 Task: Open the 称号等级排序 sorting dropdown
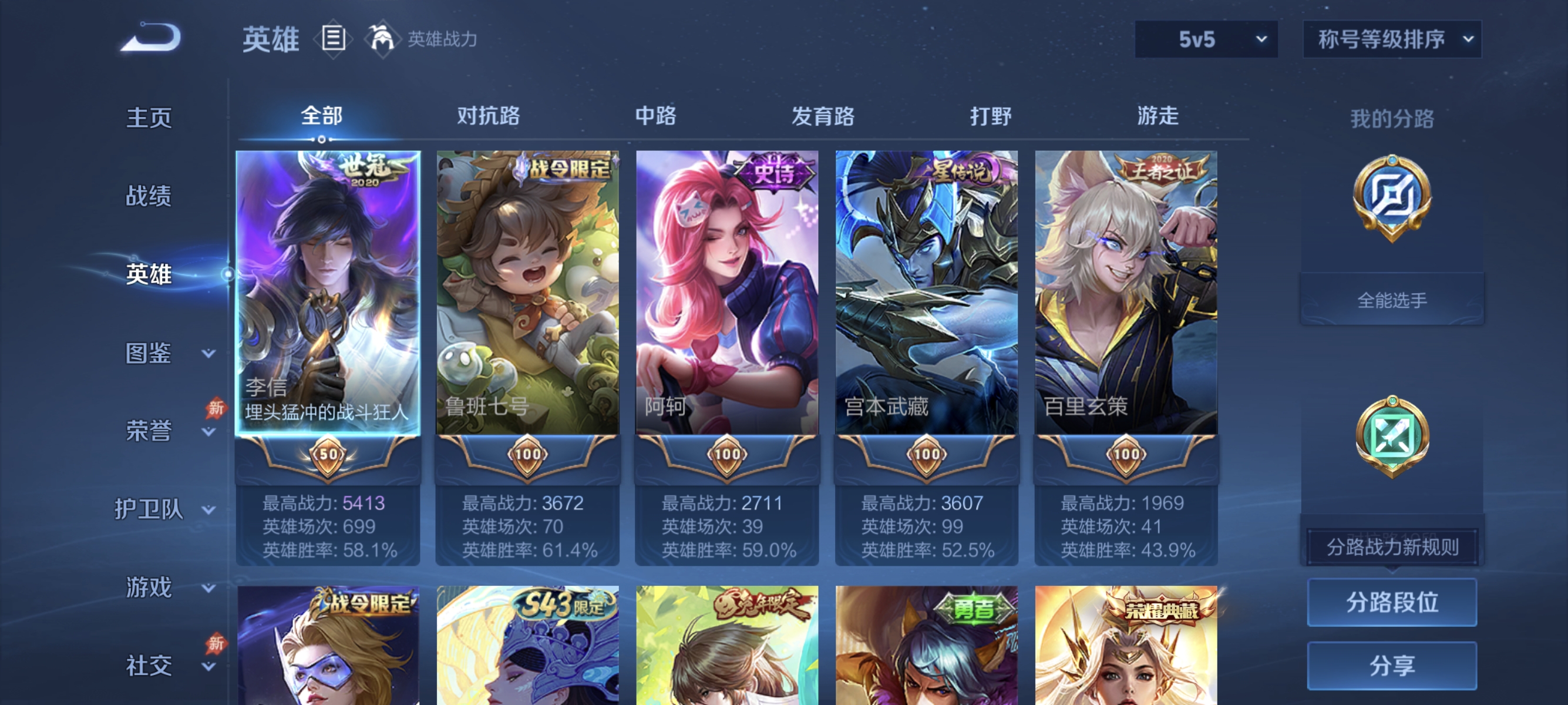click(x=1391, y=38)
